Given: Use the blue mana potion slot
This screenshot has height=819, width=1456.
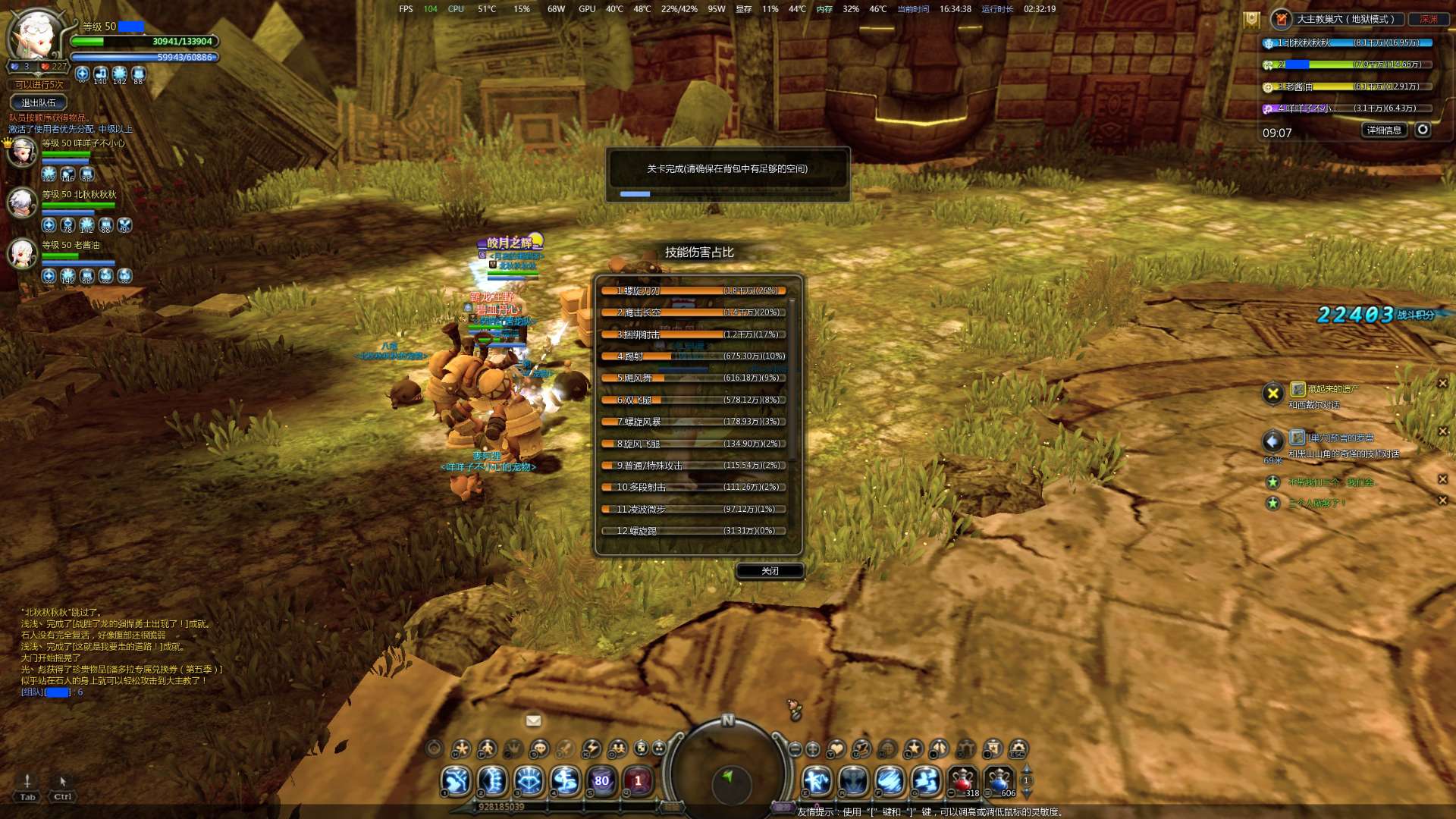Looking at the screenshot, I should 999,780.
